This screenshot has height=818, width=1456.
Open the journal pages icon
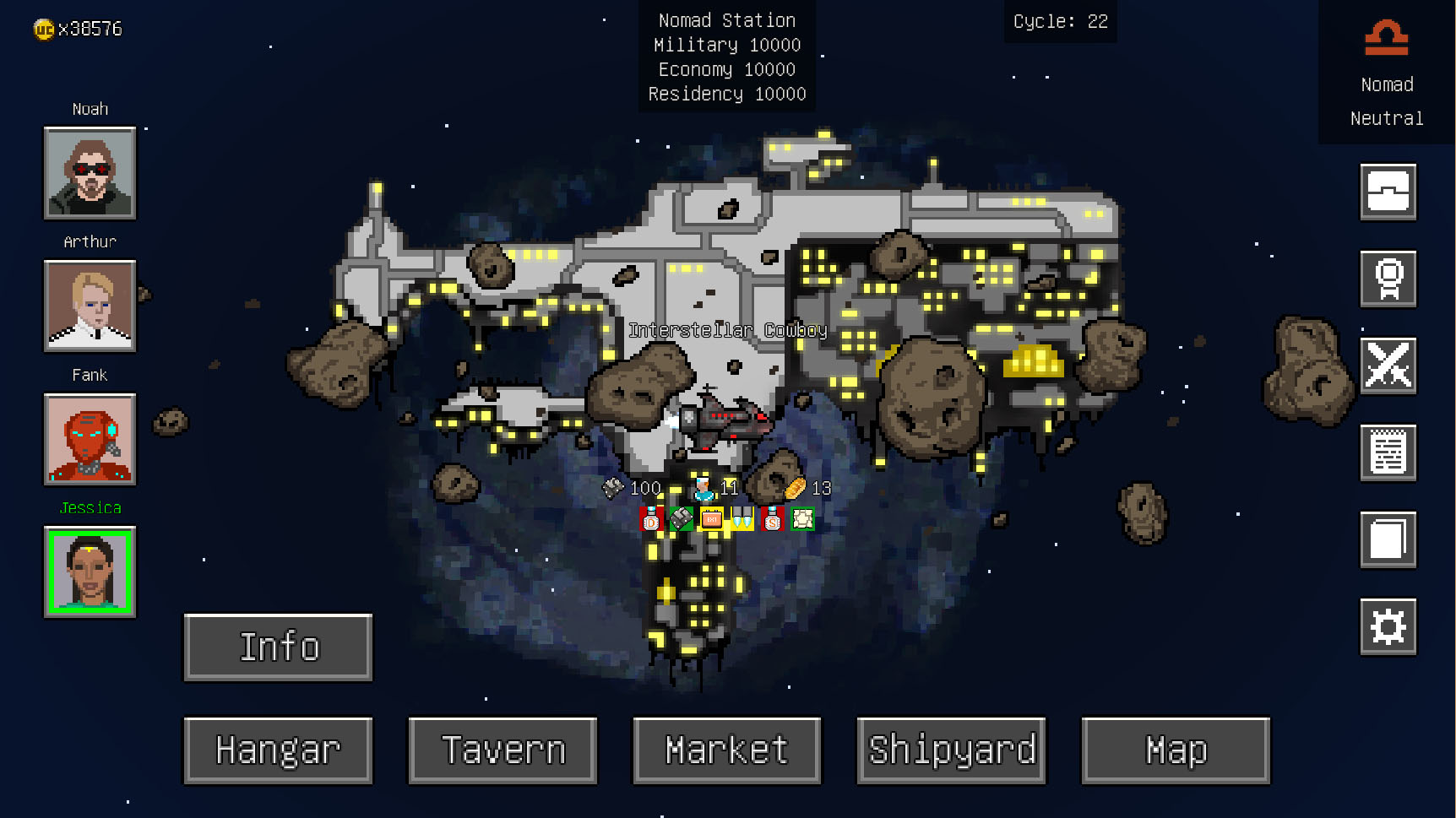(1388, 540)
